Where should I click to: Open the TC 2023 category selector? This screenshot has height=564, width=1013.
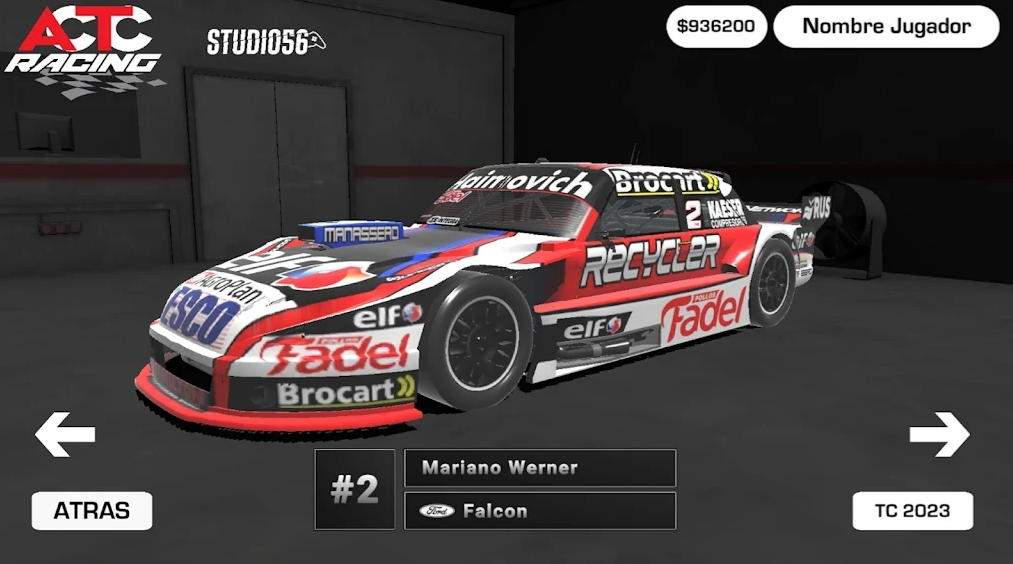pos(912,511)
